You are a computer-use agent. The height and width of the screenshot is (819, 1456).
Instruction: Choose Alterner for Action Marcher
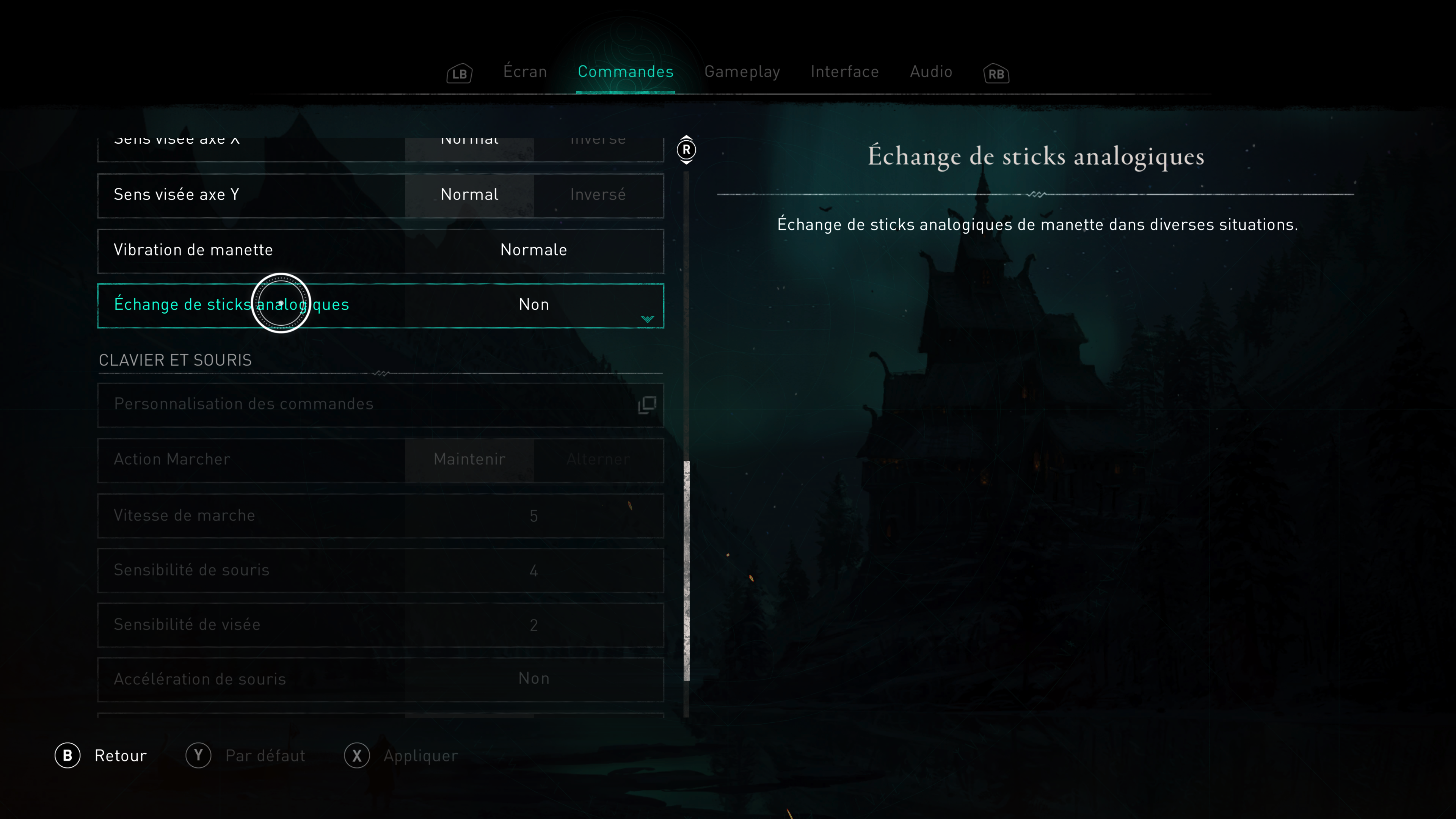(x=598, y=460)
